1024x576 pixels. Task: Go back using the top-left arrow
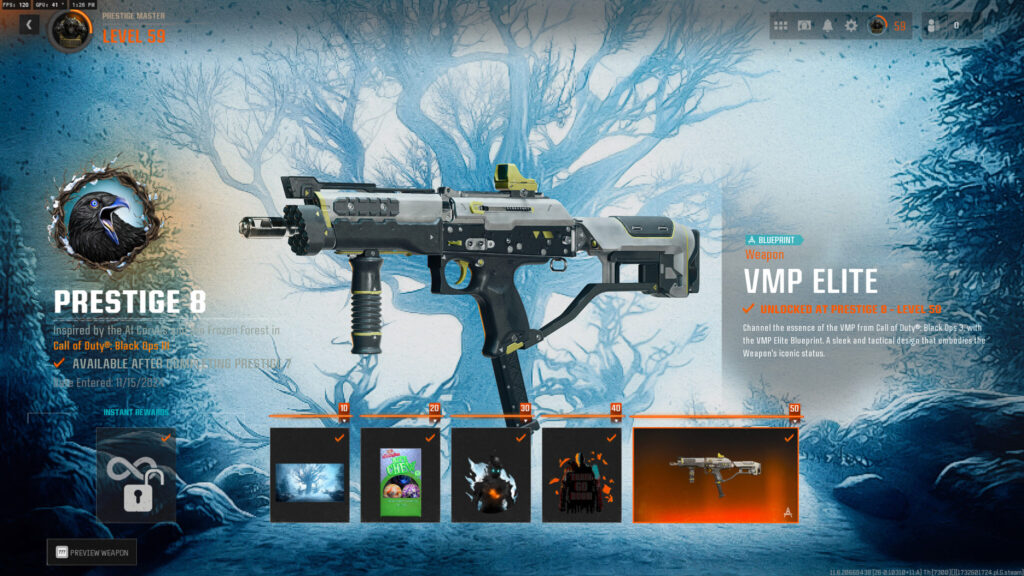(28, 25)
